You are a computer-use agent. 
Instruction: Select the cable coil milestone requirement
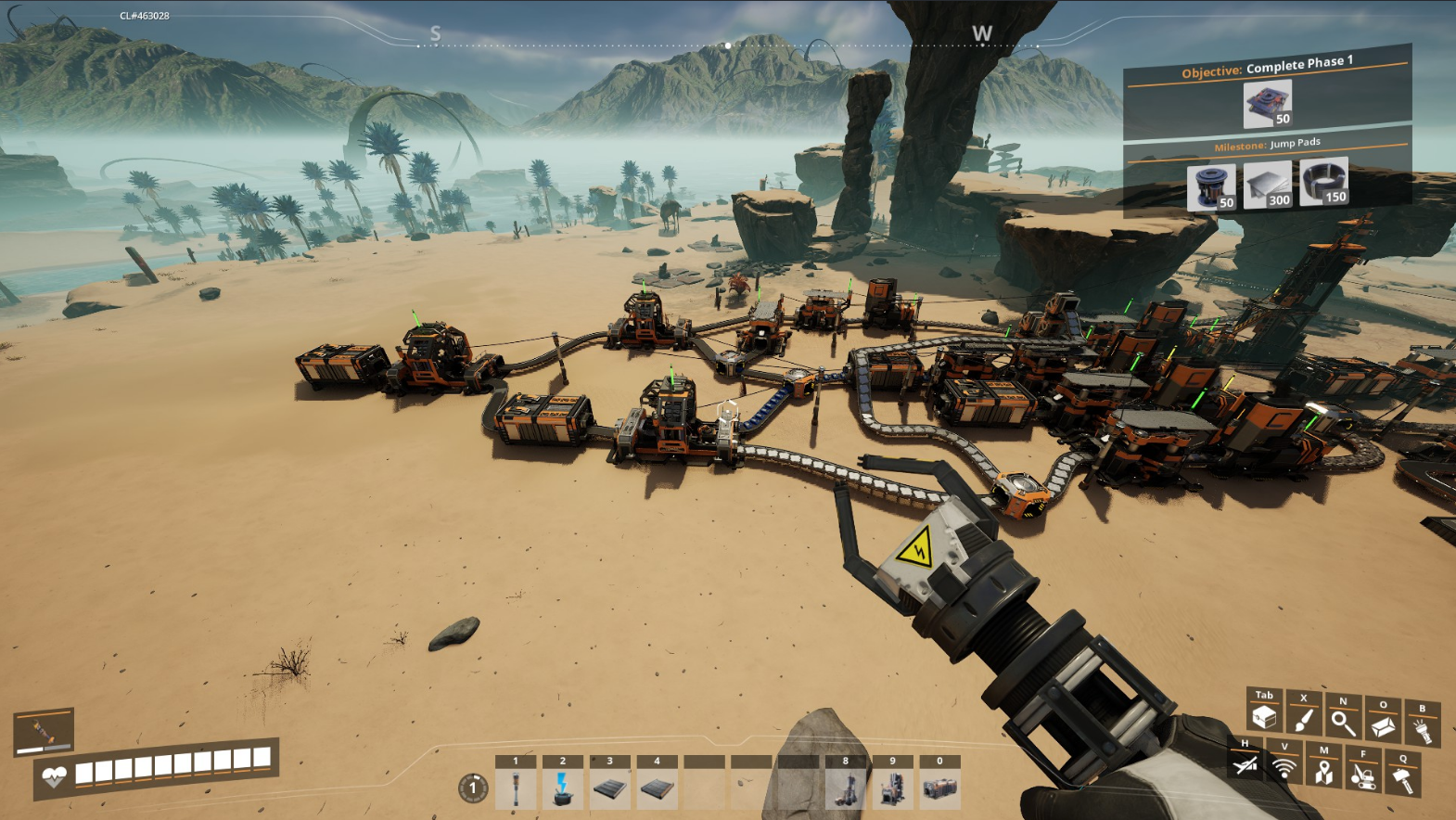[1323, 181]
